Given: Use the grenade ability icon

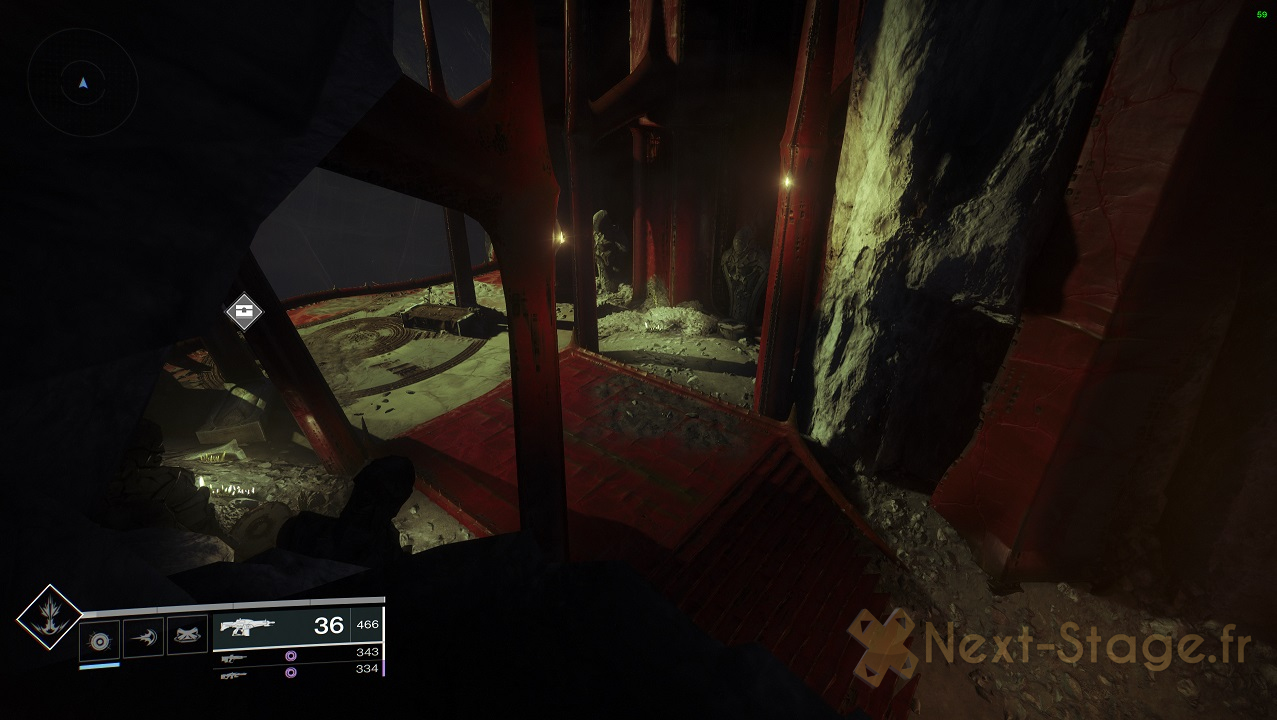Looking at the screenshot, I should 100,637.
